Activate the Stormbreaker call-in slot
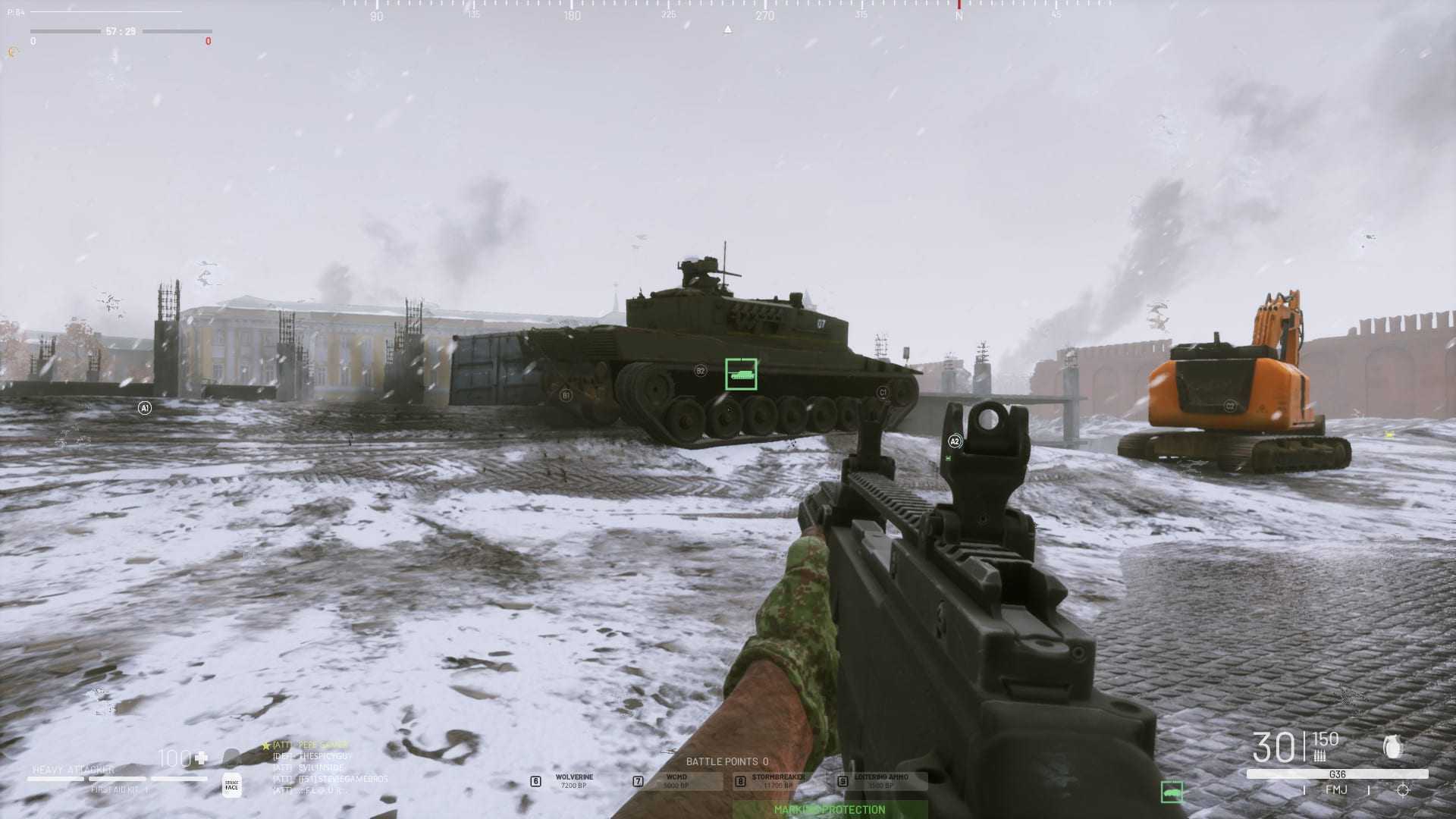 (777, 780)
